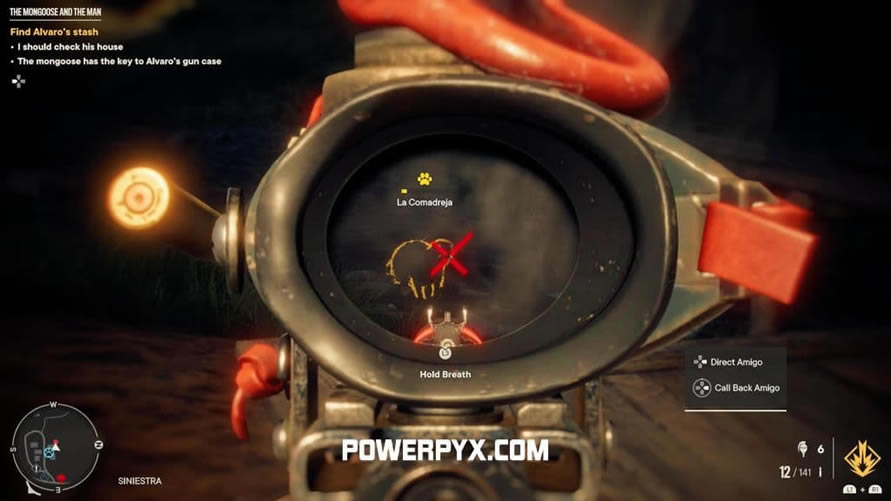
Task: Activate the Supremo ability icon
Action: pyautogui.click(x=862, y=459)
